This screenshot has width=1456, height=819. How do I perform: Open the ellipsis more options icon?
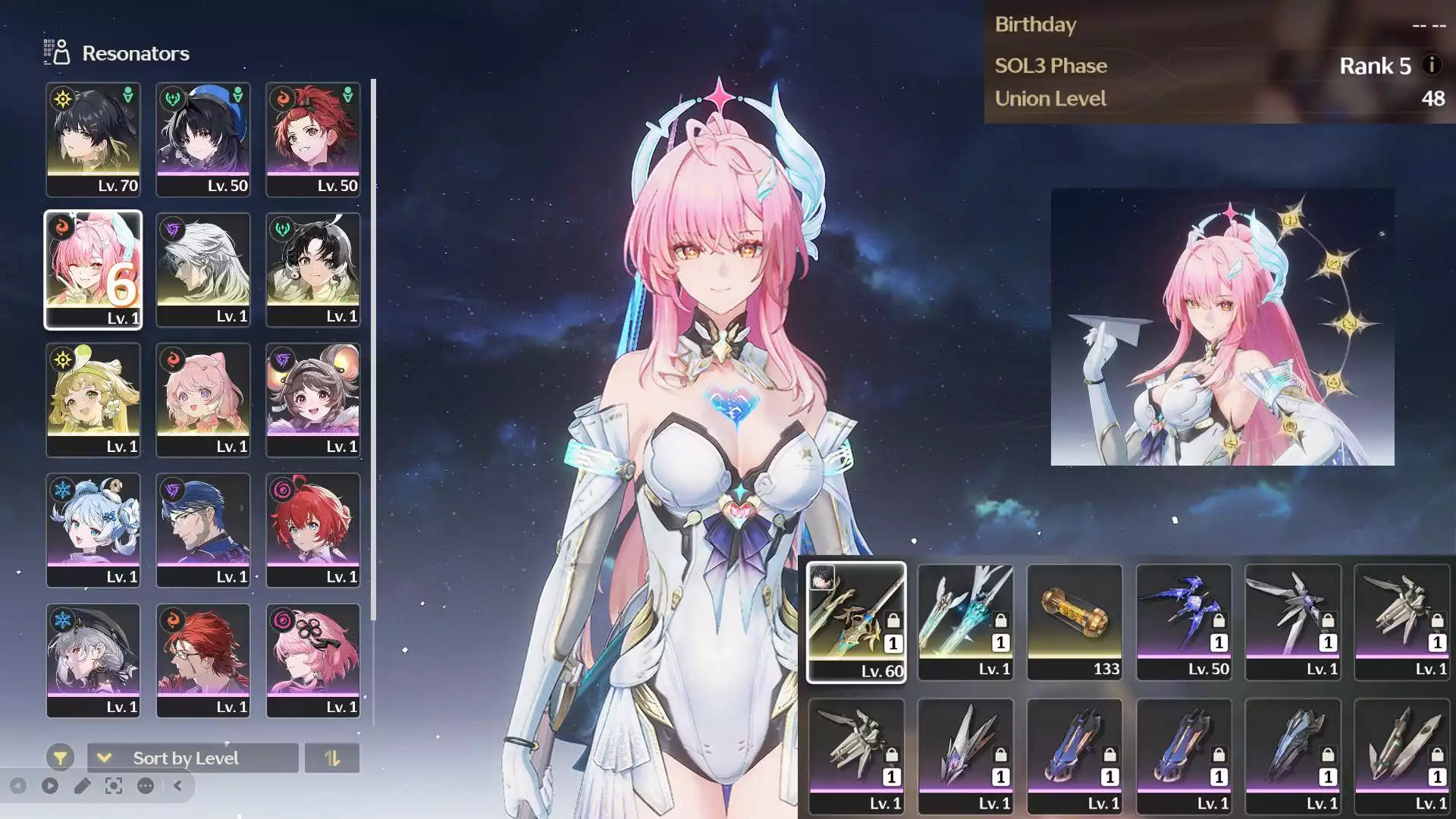coord(145,786)
